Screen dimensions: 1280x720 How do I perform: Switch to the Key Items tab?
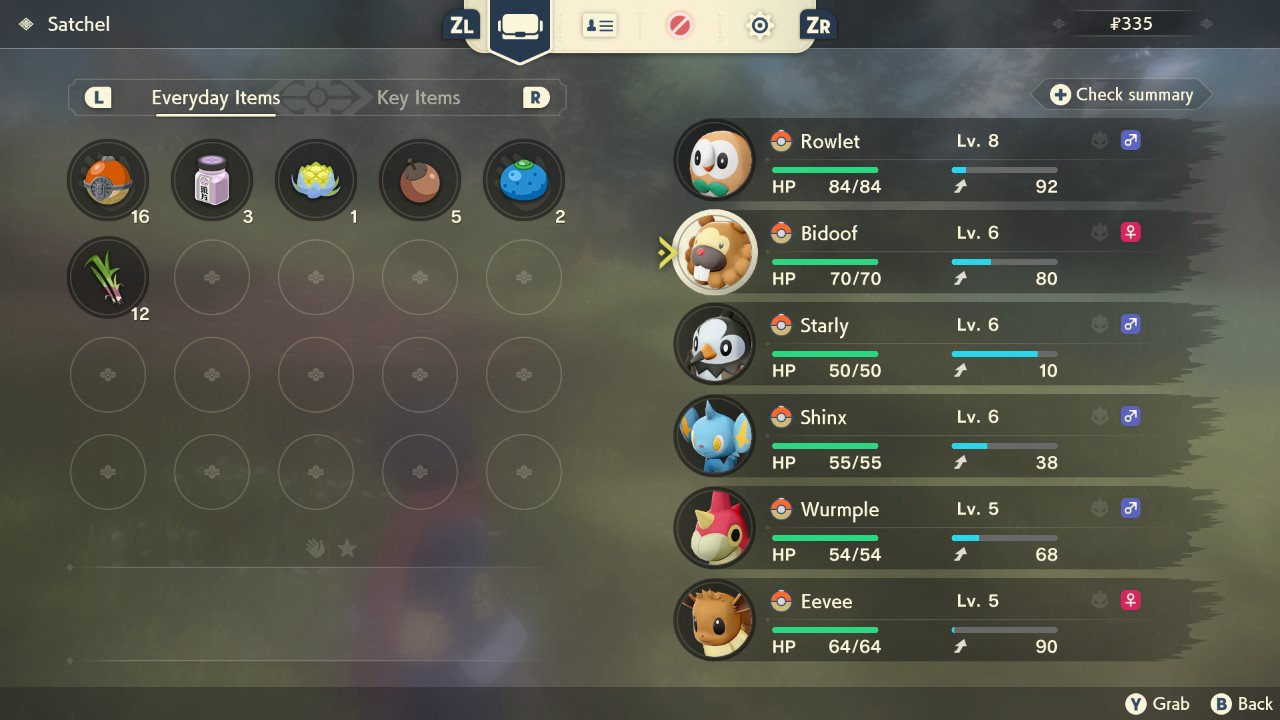point(418,98)
